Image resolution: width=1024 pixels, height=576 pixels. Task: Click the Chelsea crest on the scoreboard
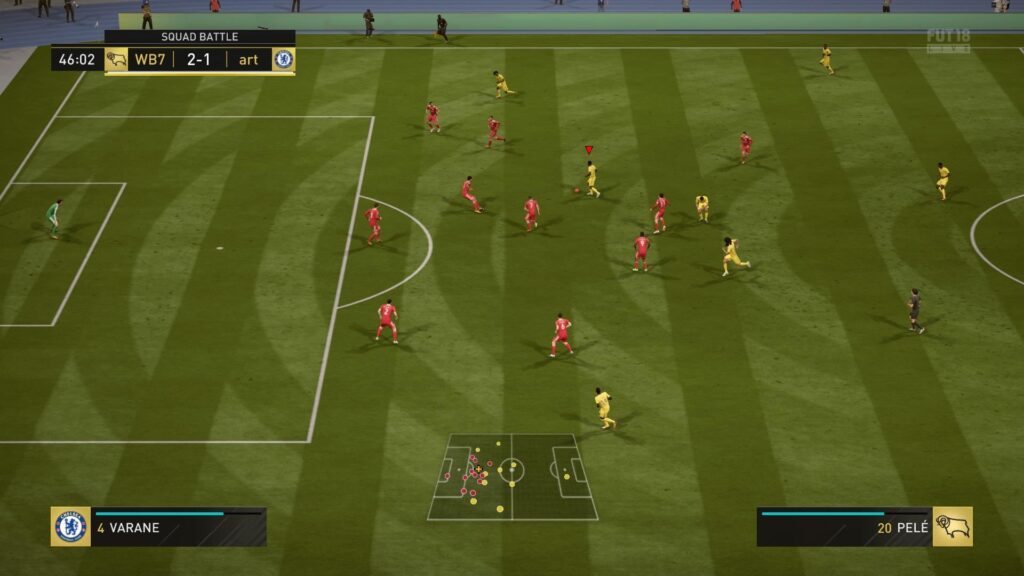pyautogui.click(x=284, y=60)
